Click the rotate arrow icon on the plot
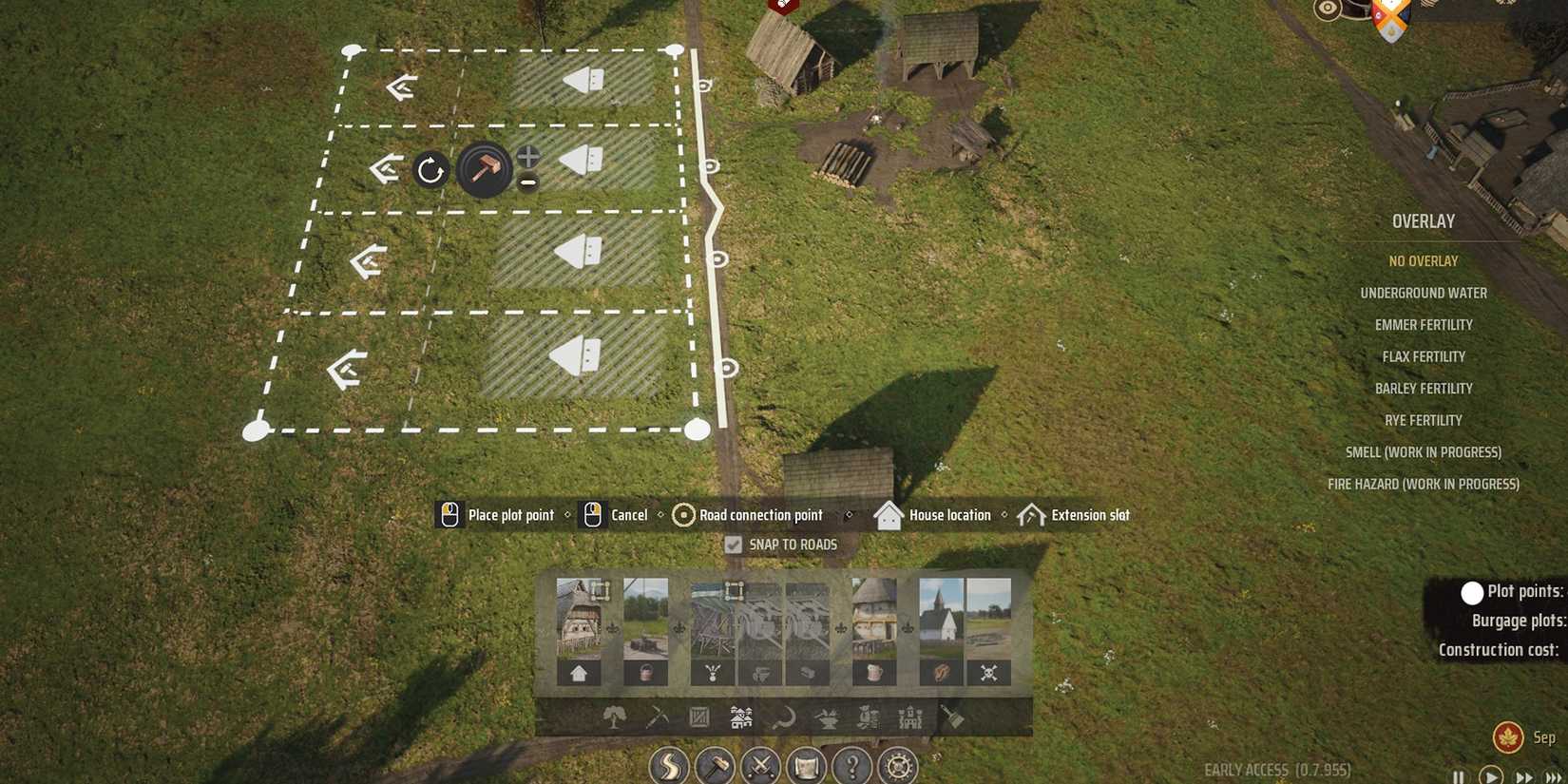This screenshot has width=1568, height=784. coord(430,170)
